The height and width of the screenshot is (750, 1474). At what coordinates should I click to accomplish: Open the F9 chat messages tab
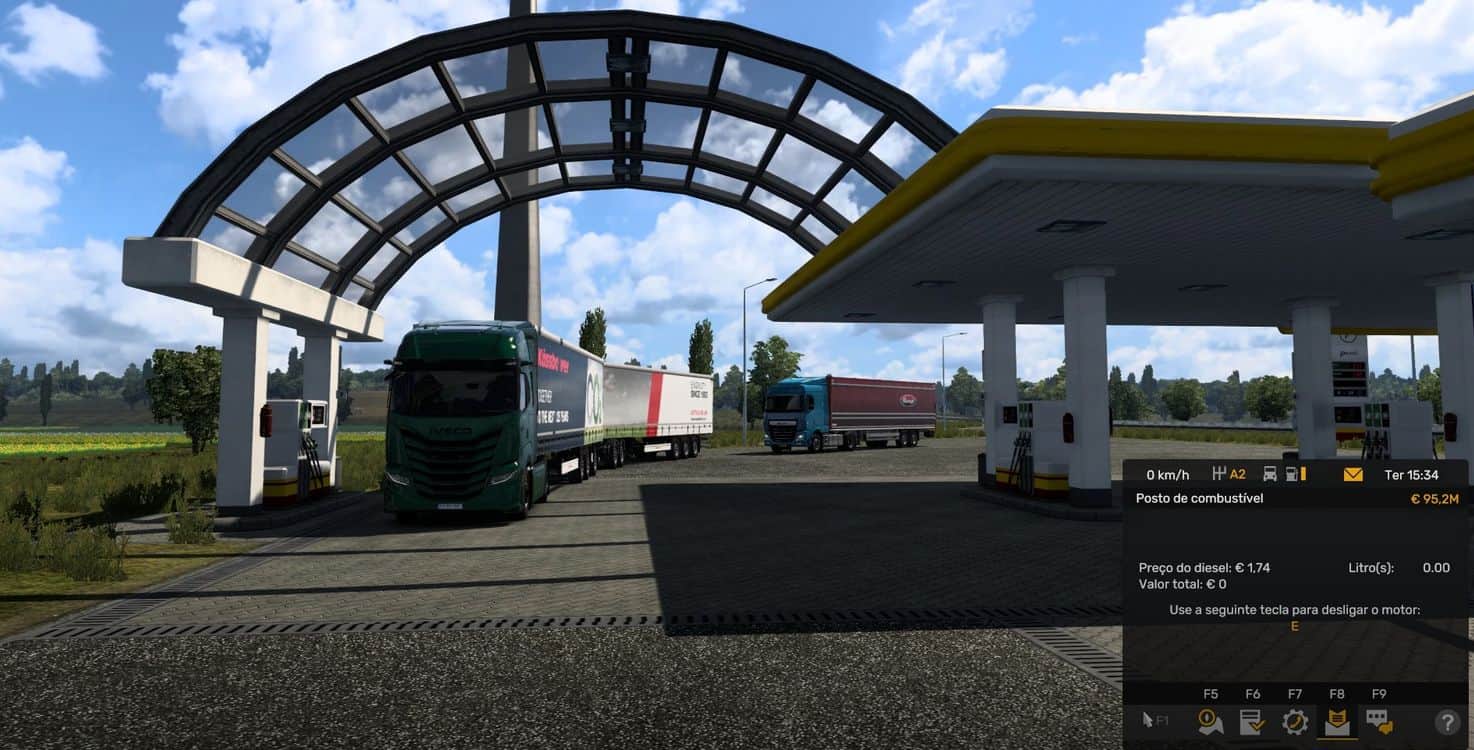pyautogui.click(x=1379, y=721)
